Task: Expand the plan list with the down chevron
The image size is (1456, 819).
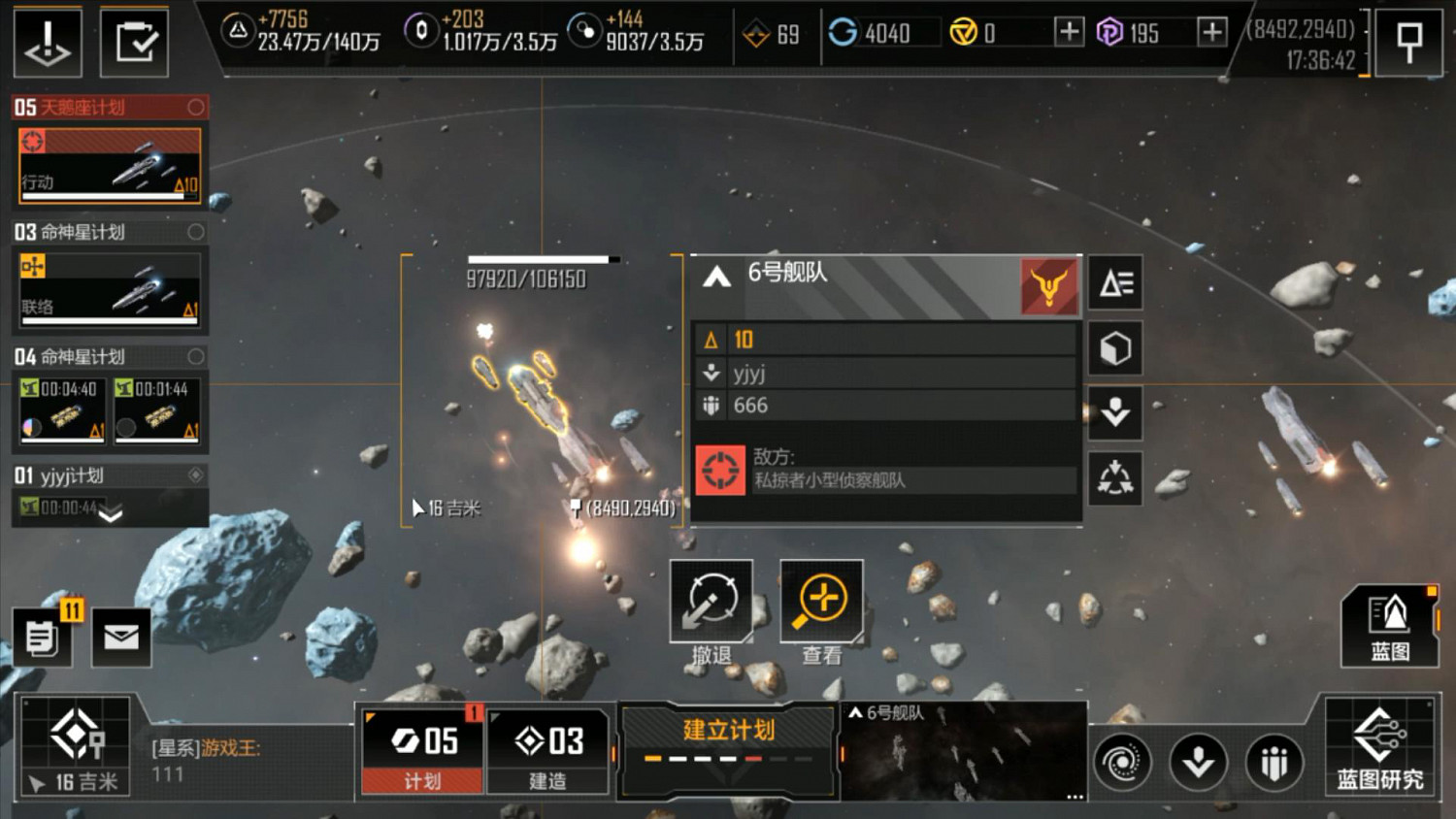Action: click(x=111, y=513)
